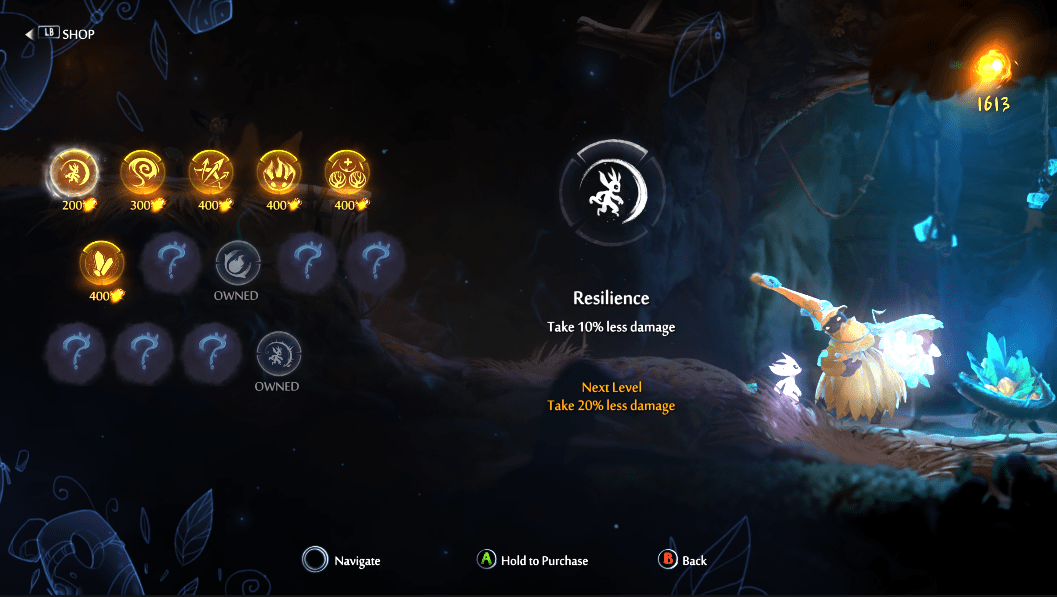Select the owned thorn ring shard
The image size is (1057, 597).
point(277,354)
